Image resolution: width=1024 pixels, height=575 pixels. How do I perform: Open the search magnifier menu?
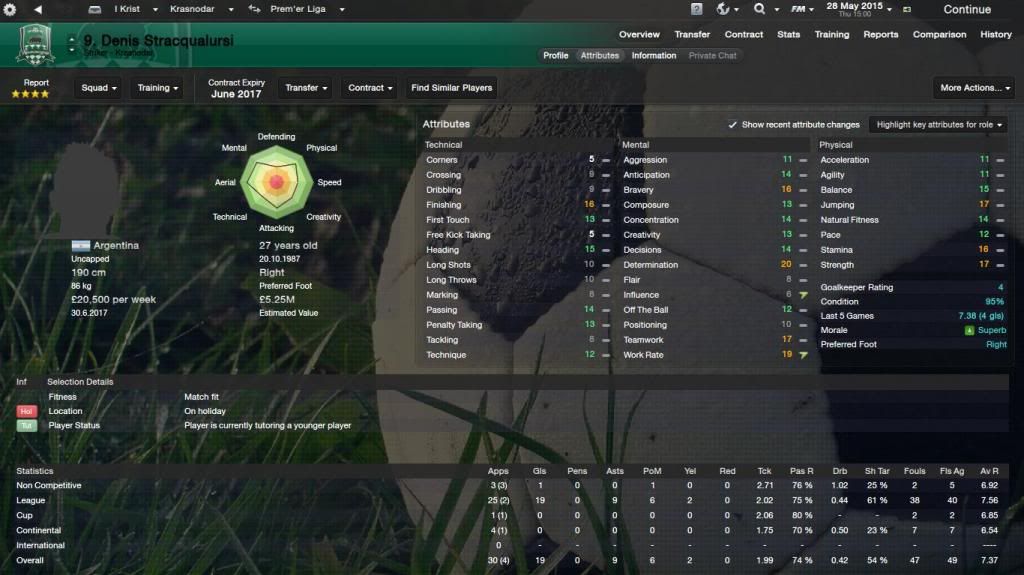click(x=764, y=9)
